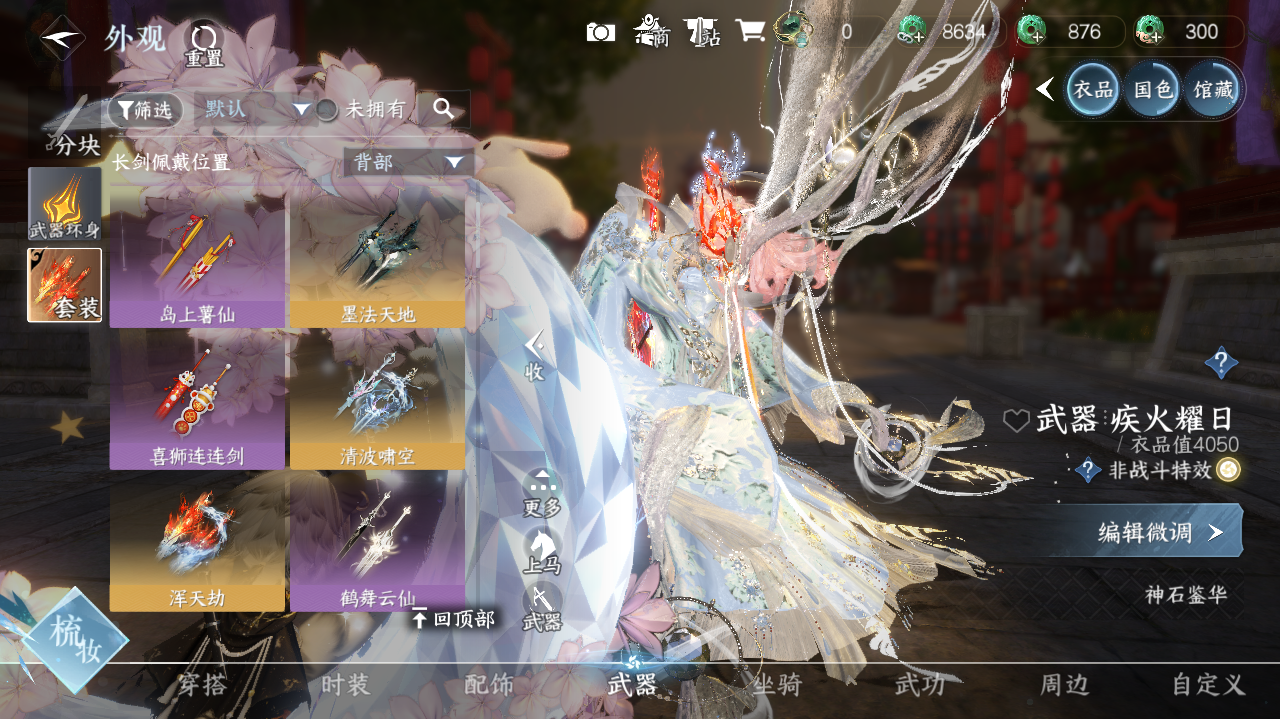Viewport: 1280px width, 719px height.
Task: Open the magnifier search
Action: tap(444, 109)
